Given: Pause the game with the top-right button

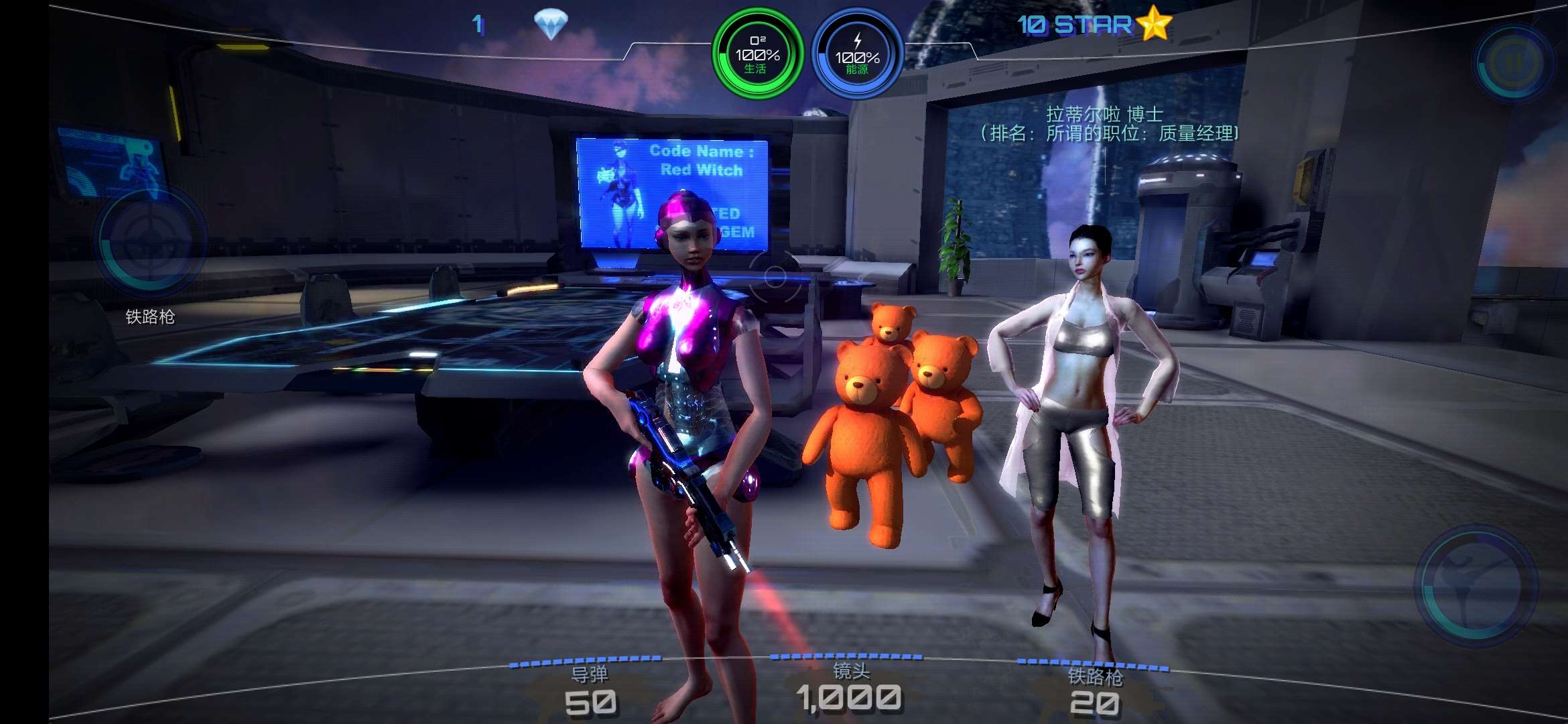Looking at the screenshot, I should tap(1514, 63).
